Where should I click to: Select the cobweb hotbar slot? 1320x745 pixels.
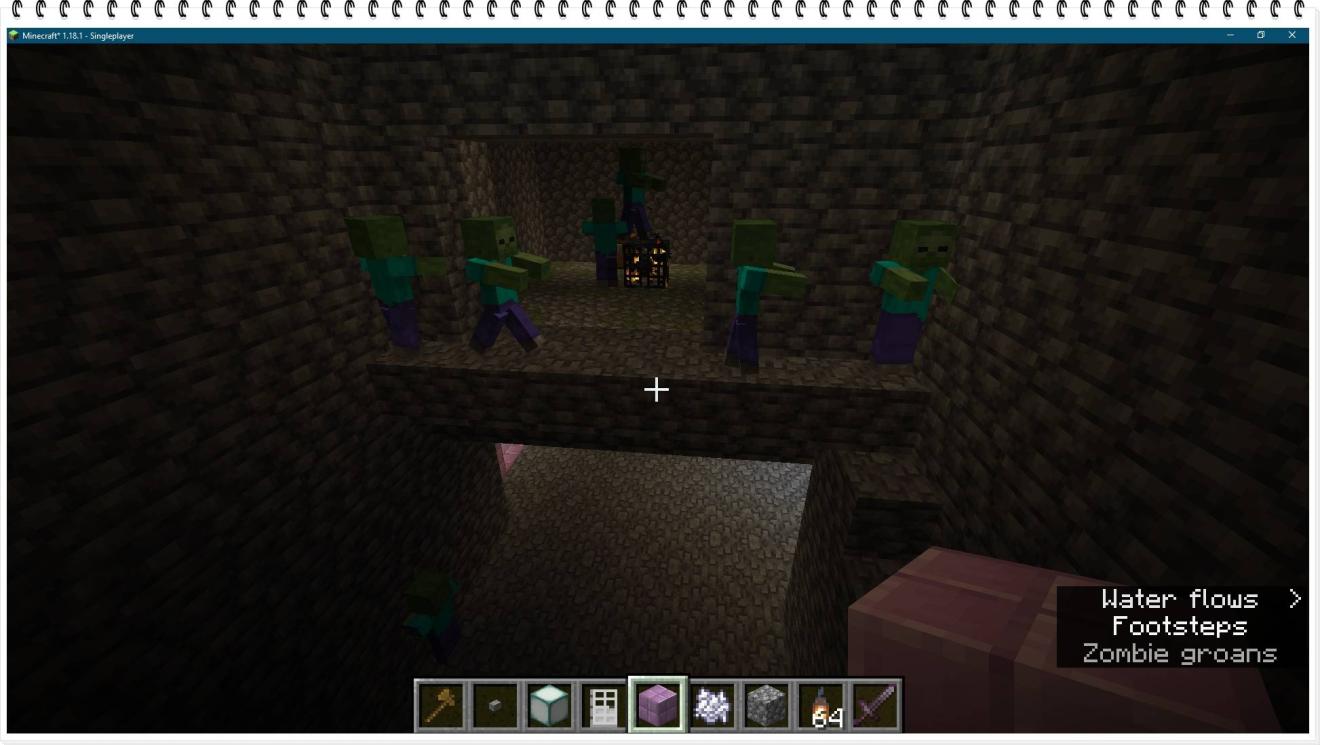[x=712, y=705]
